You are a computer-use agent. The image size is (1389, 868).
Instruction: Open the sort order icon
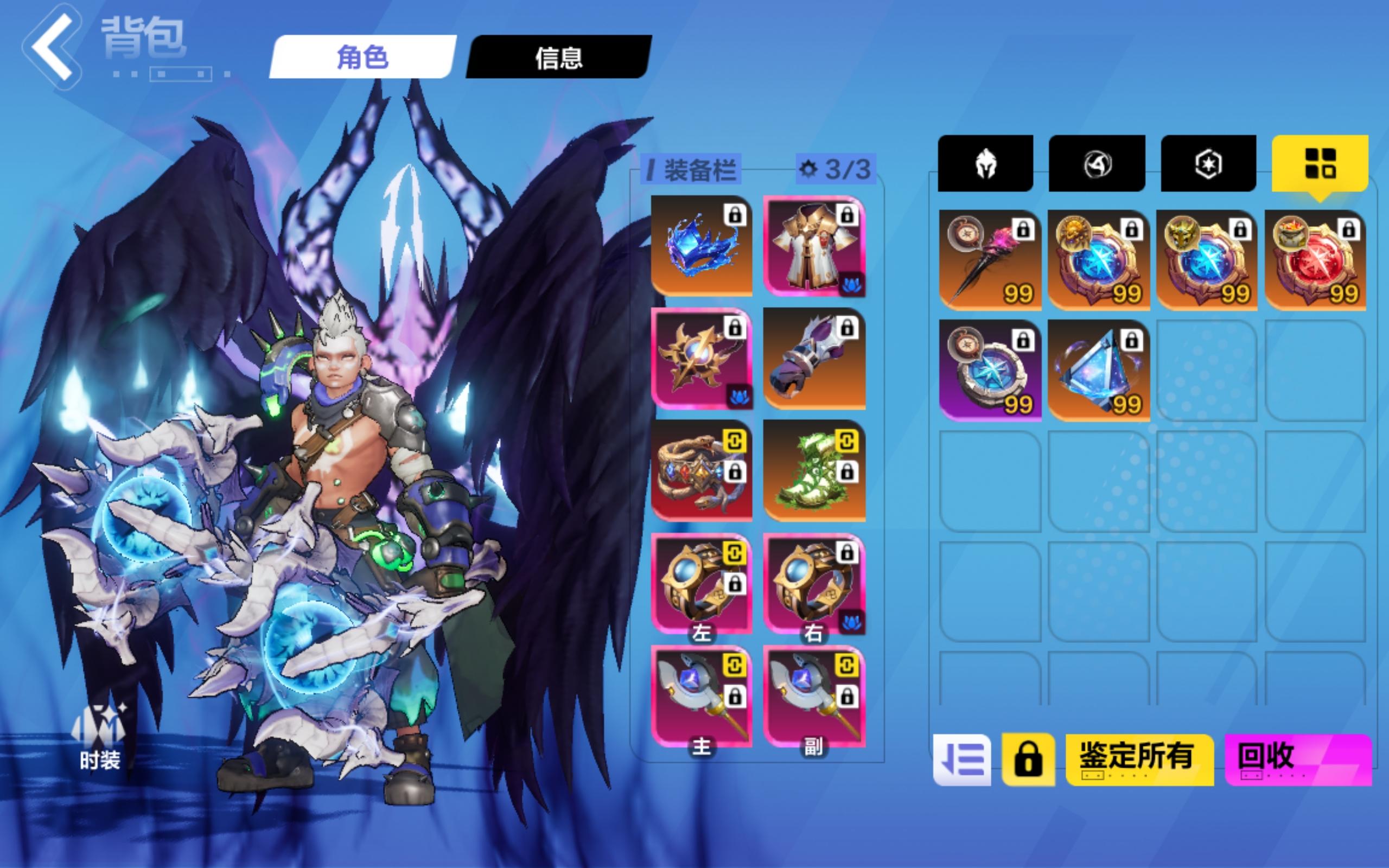click(x=964, y=758)
